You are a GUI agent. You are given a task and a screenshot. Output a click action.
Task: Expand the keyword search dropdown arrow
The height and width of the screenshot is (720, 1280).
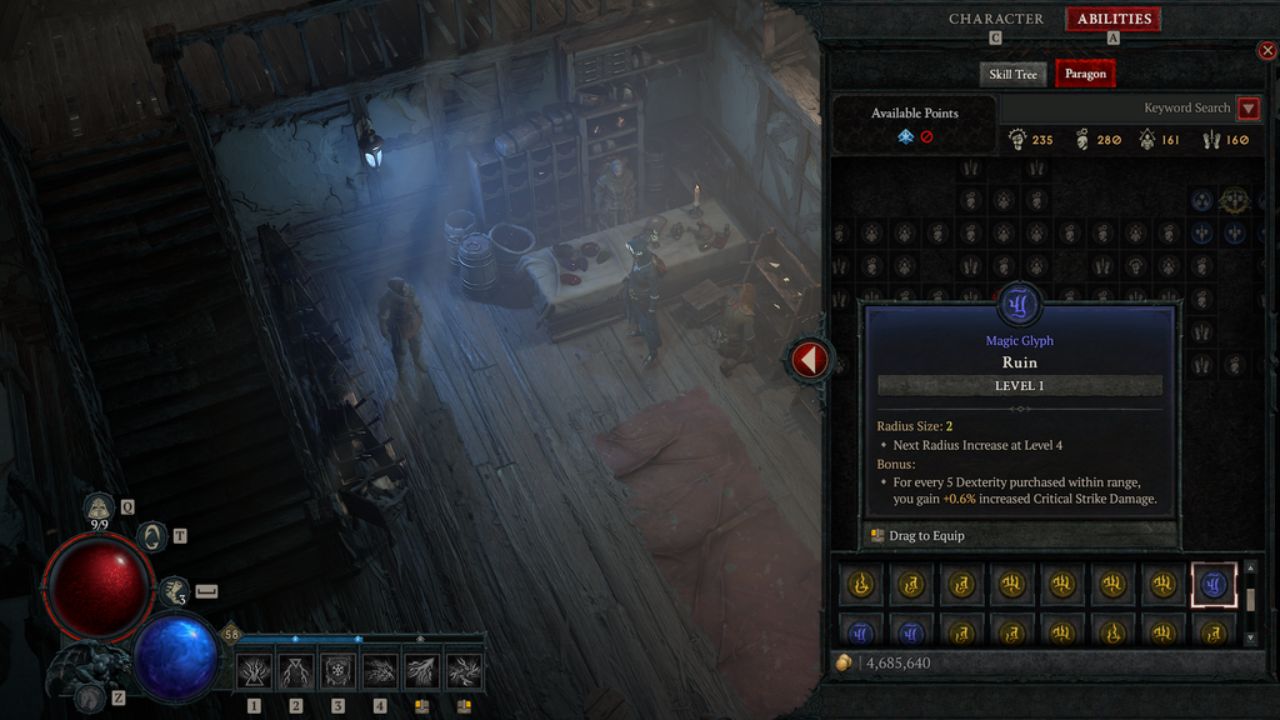[1248, 108]
